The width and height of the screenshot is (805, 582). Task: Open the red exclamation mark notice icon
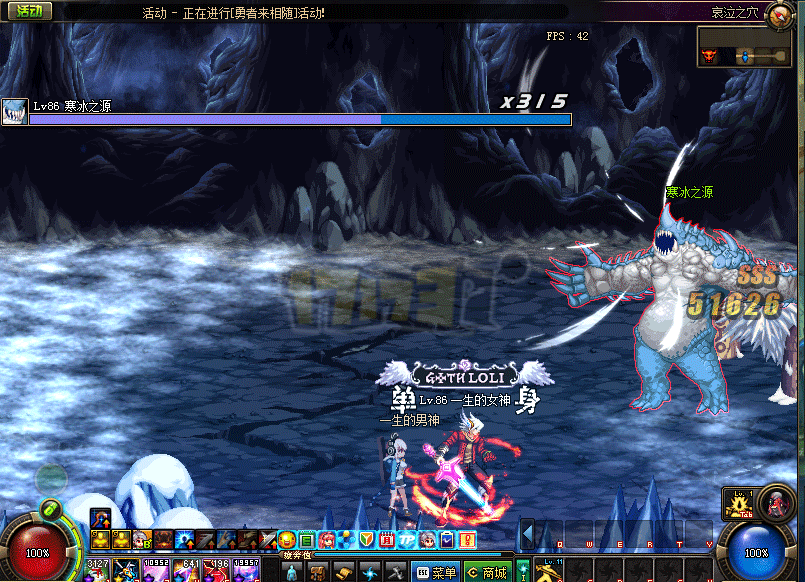467,540
